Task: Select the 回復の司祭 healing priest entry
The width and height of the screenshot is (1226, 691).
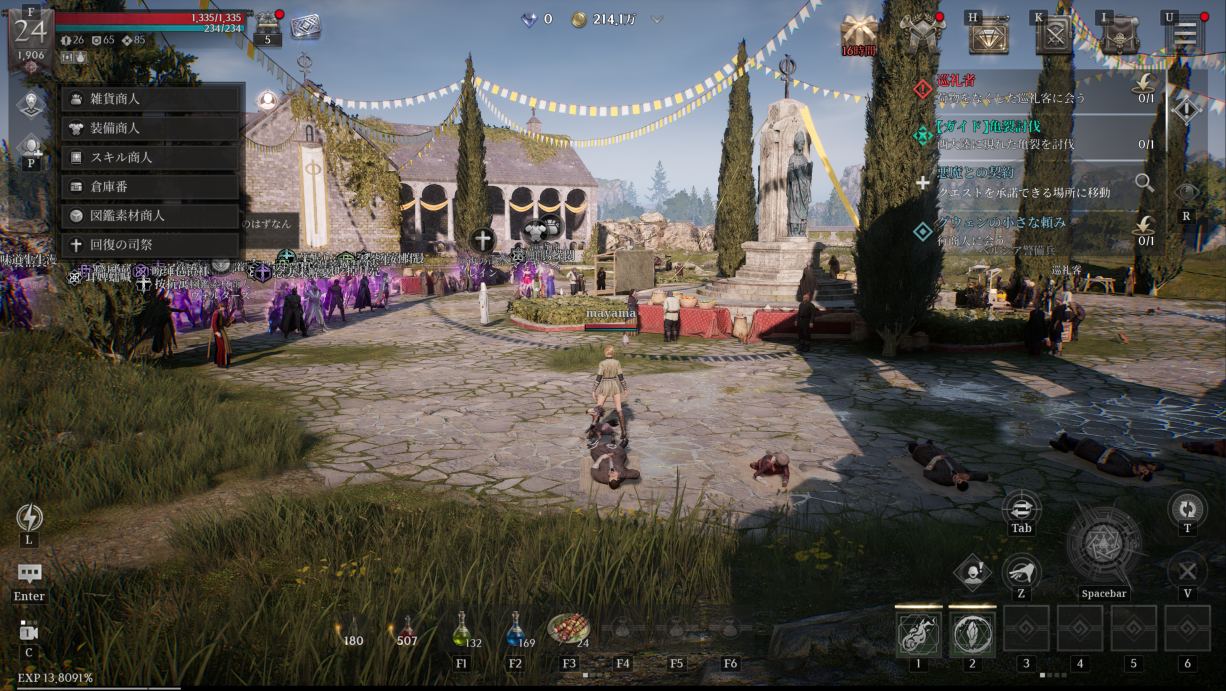Action: click(x=152, y=244)
